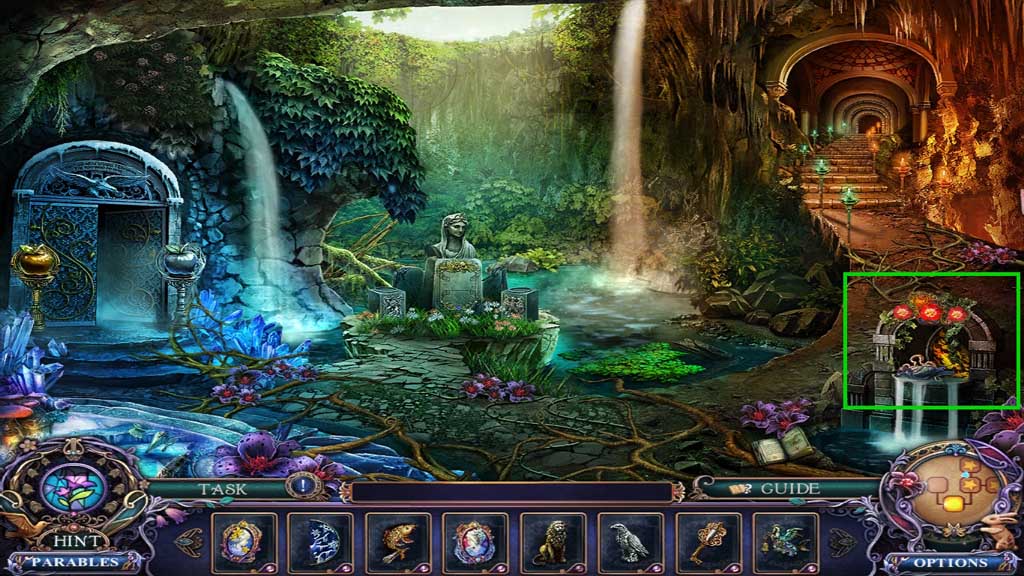Viewport: 1024px width, 576px height.
Task: Select the blue crescent moon inventory item
Action: pos(321,543)
